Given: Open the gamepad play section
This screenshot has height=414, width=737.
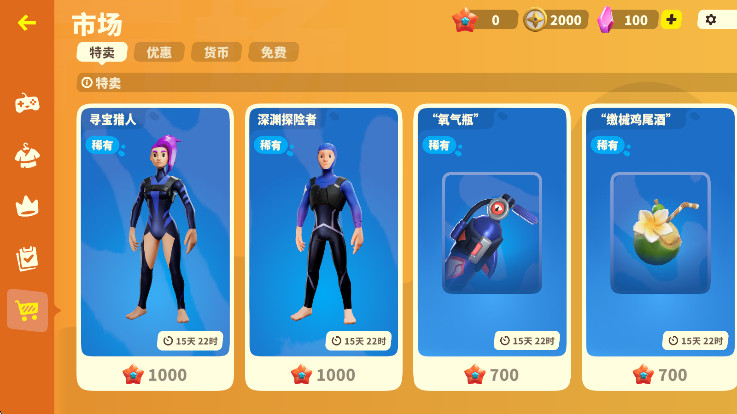Looking at the screenshot, I should coord(27,102).
